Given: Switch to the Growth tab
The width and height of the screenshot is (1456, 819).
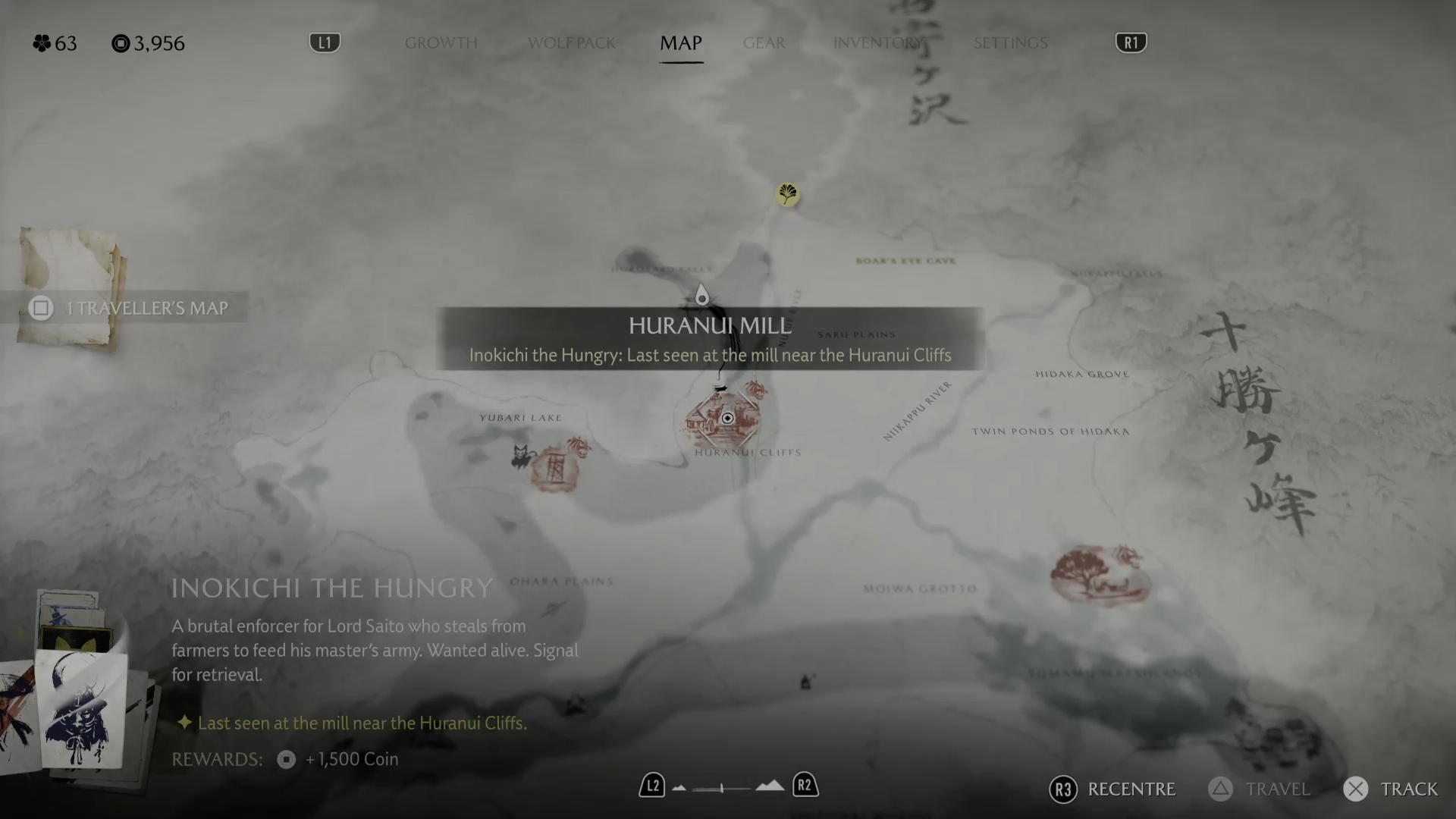Looking at the screenshot, I should click(x=441, y=43).
